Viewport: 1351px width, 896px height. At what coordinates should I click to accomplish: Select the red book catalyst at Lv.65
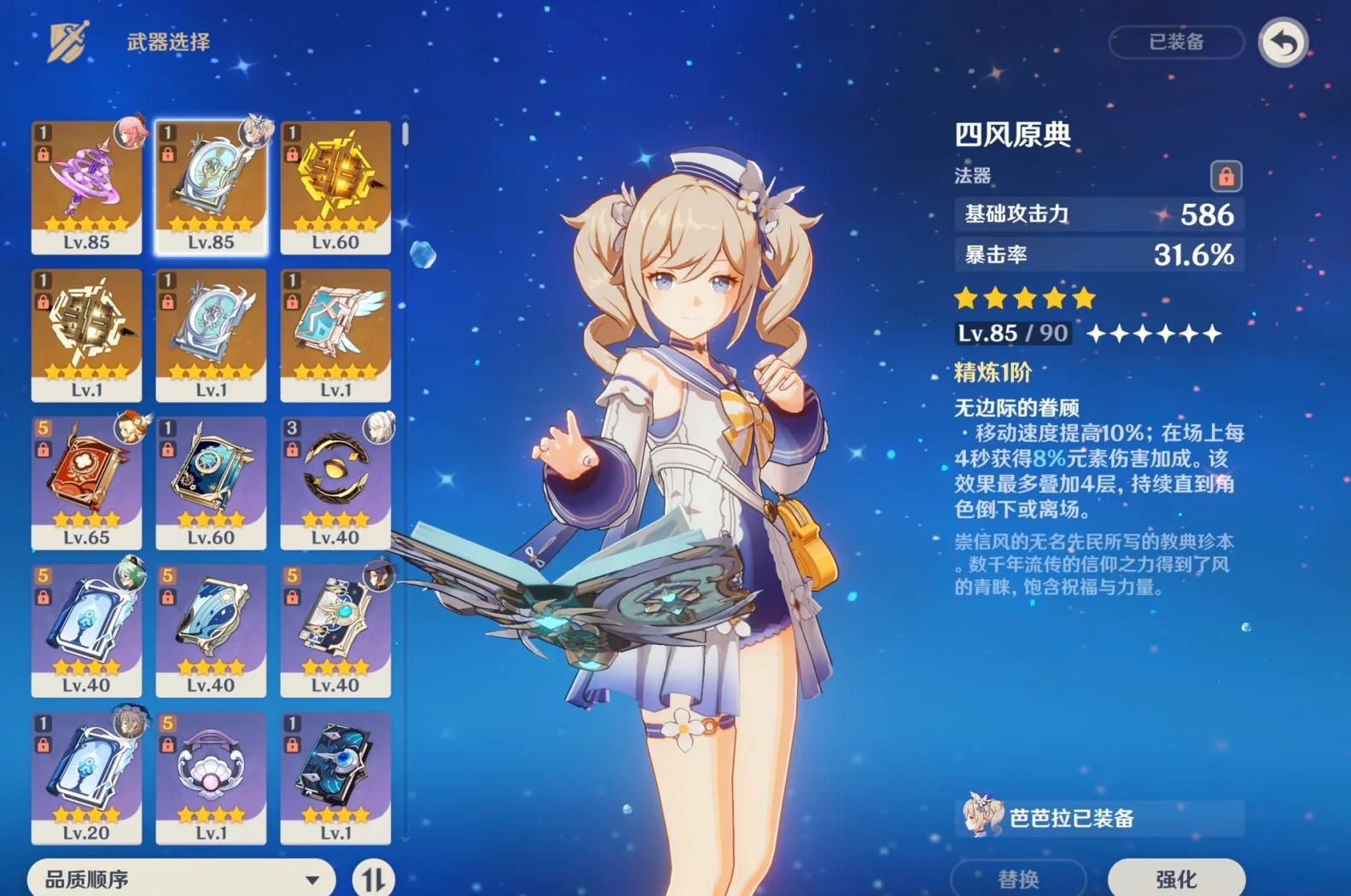pyautogui.click(x=86, y=482)
